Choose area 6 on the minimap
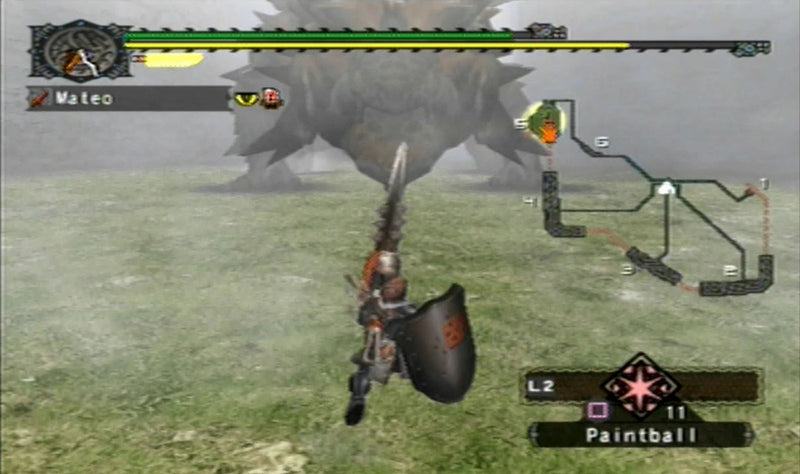The height and width of the screenshot is (474, 800). tap(601, 142)
